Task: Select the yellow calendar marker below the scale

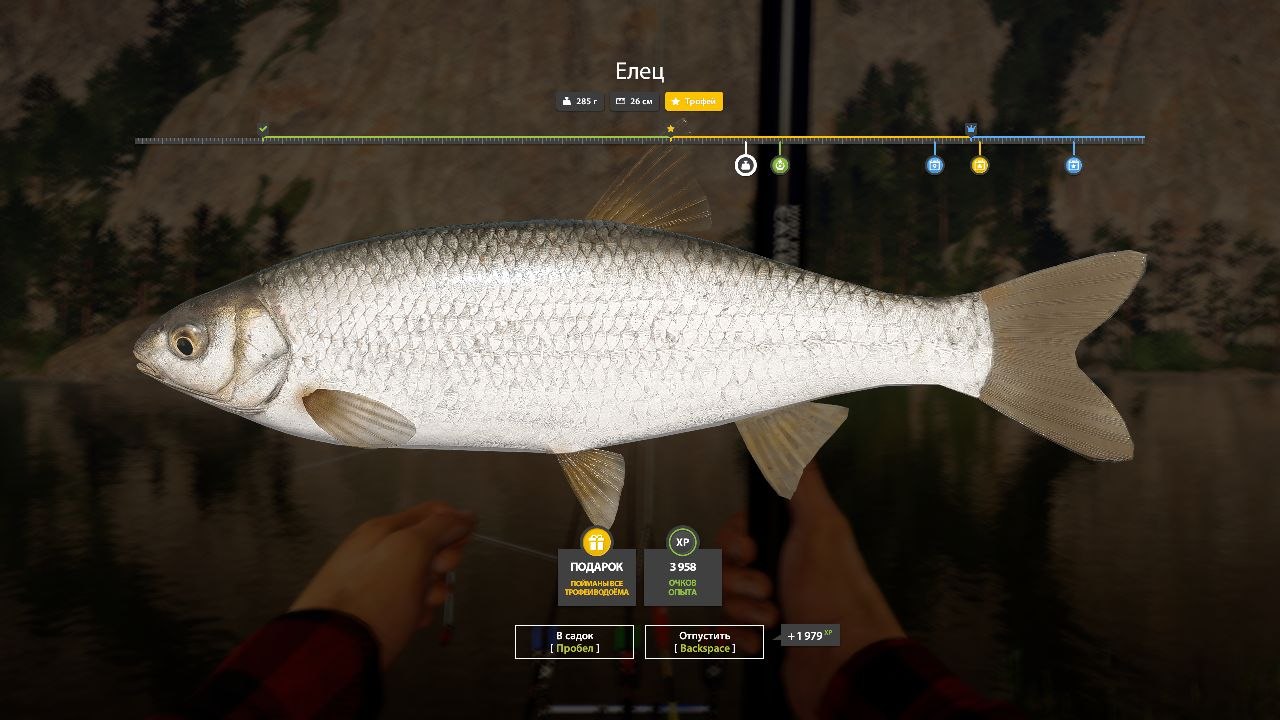Action: [980, 165]
